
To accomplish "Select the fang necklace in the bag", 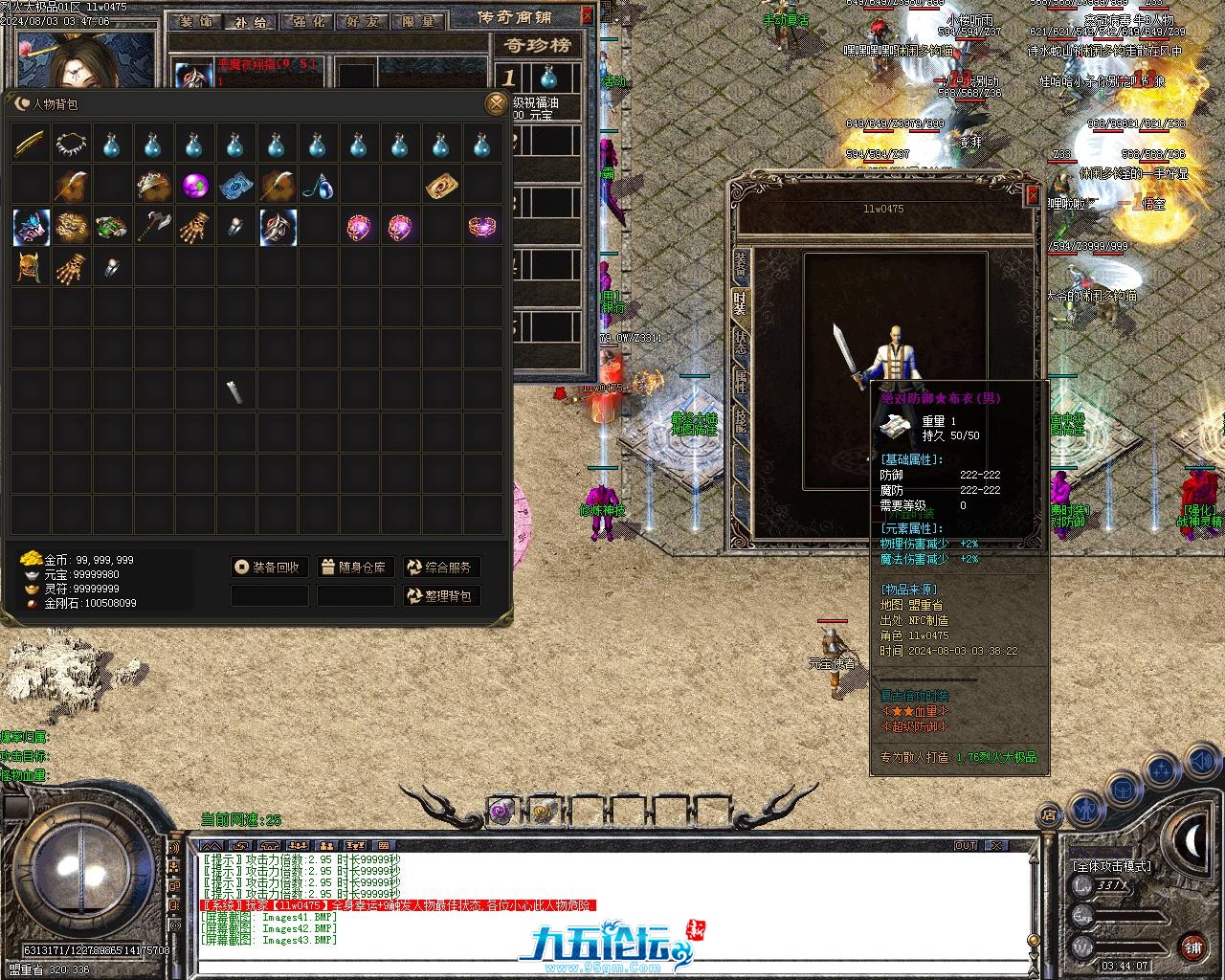I will (72, 144).
